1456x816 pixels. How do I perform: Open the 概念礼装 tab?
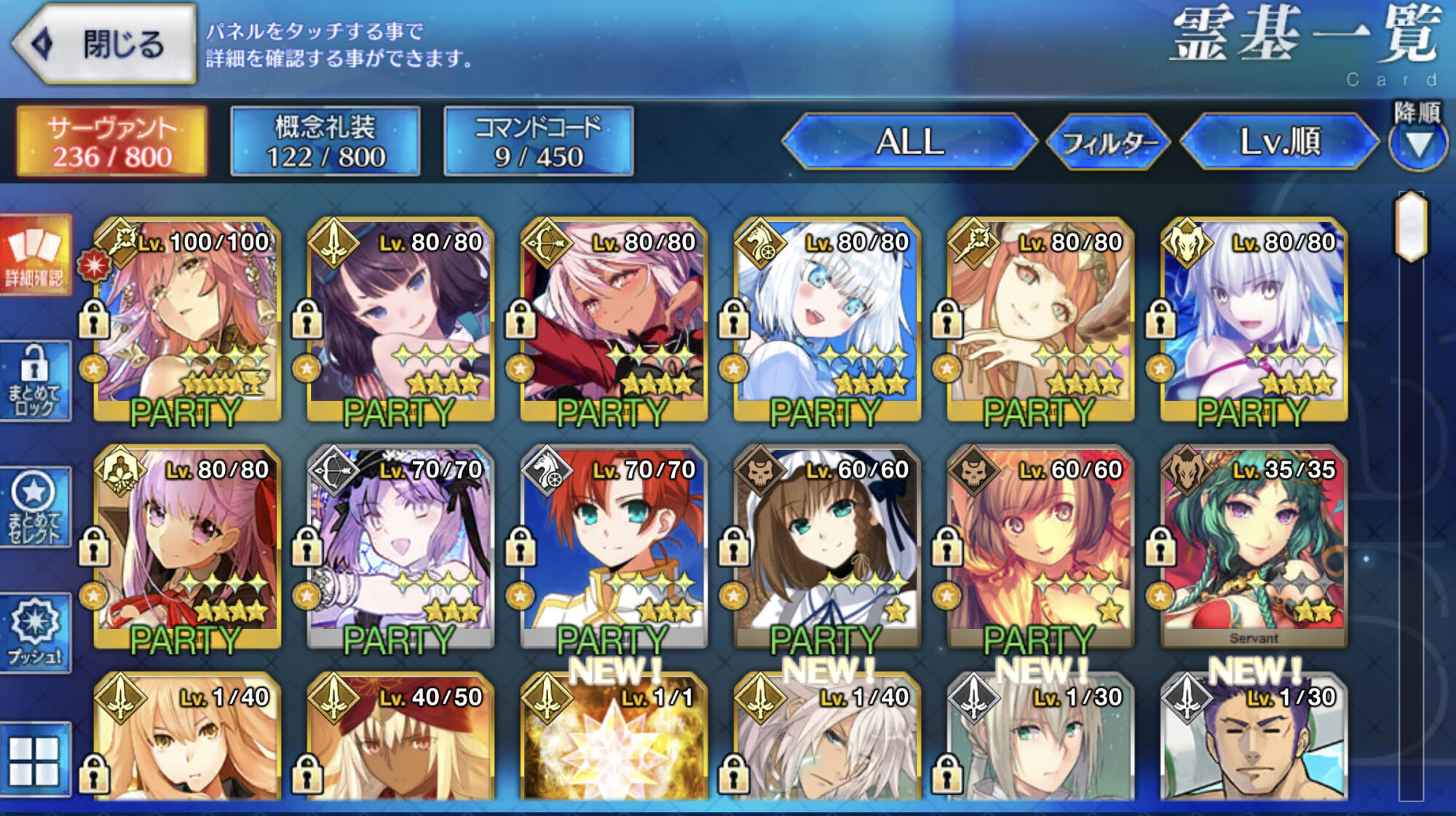(x=325, y=141)
